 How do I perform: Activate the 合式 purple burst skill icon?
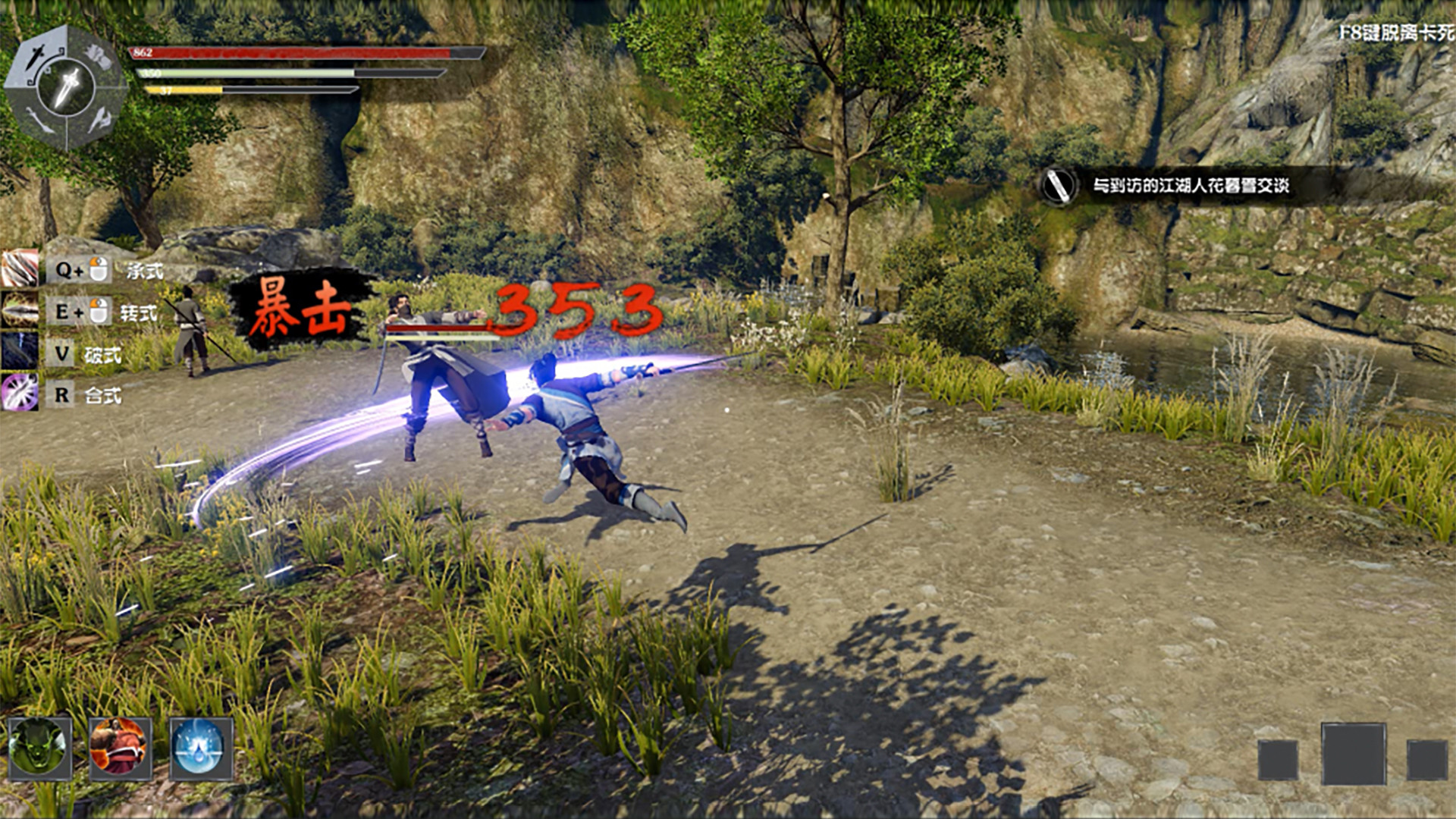(x=19, y=394)
